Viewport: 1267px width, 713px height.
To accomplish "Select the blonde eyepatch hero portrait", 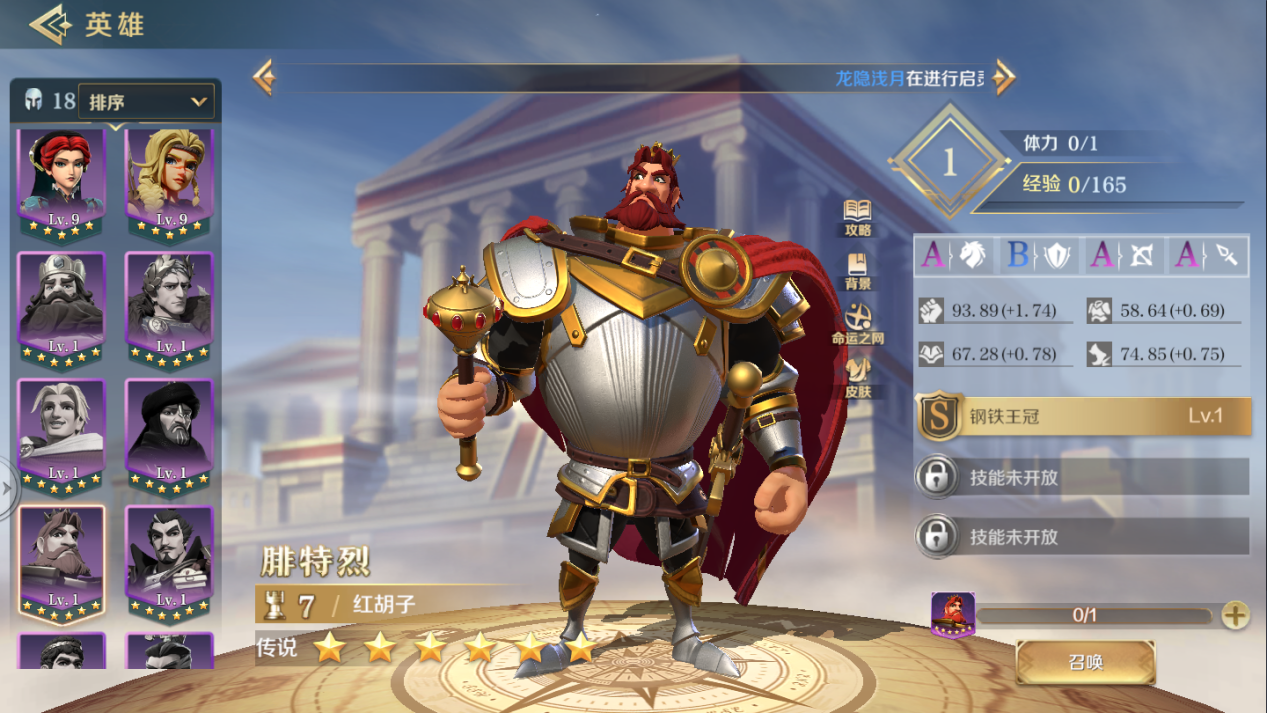I will [169, 182].
